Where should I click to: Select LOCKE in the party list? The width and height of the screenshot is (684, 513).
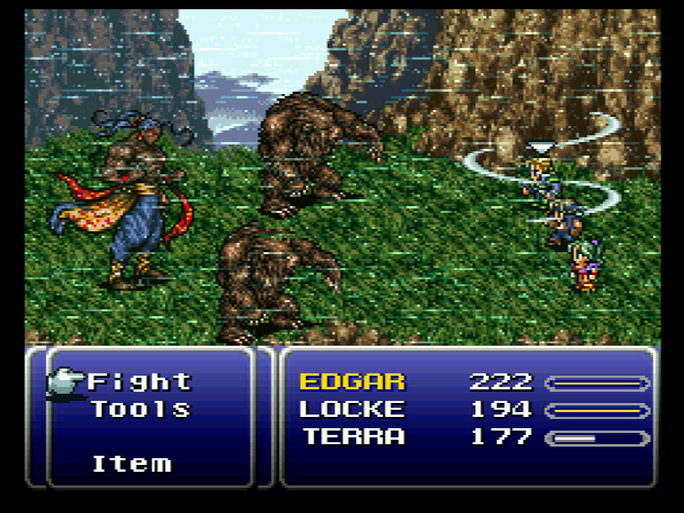coord(352,409)
